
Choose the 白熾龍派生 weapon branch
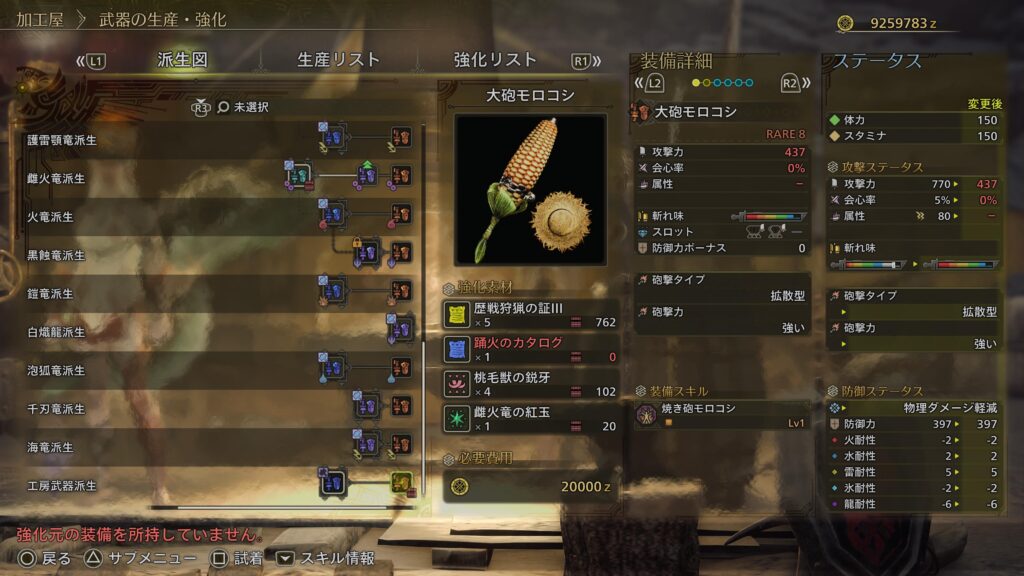click(56, 332)
